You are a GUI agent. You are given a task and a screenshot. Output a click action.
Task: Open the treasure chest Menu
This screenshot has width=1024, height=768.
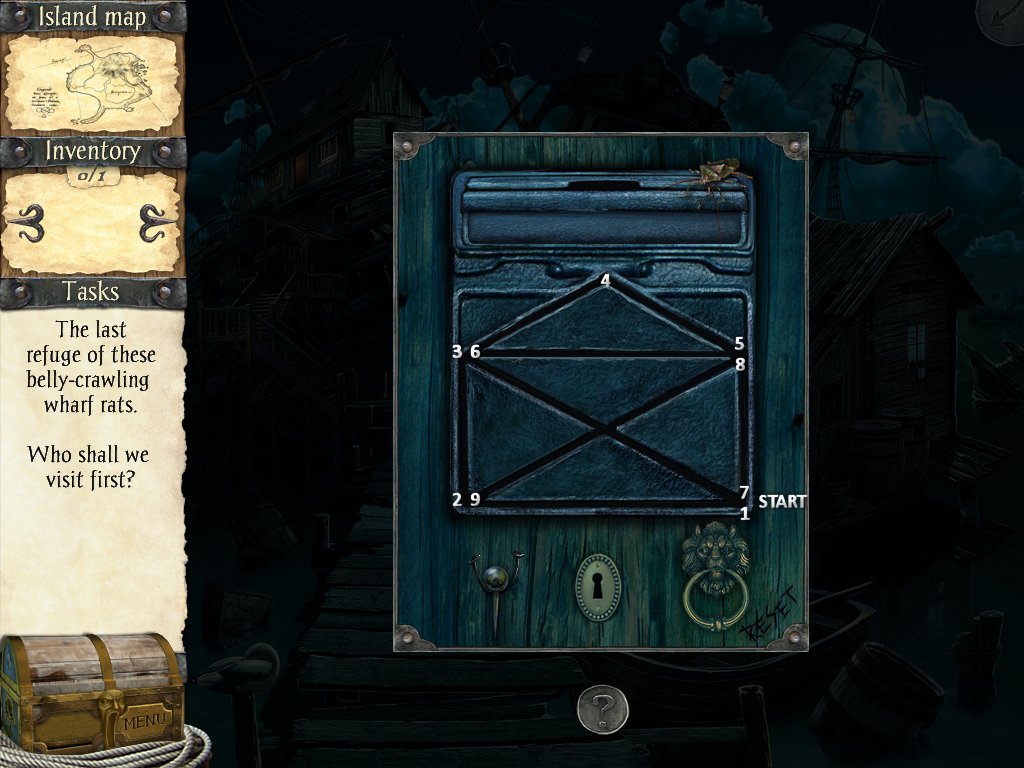coord(92,693)
